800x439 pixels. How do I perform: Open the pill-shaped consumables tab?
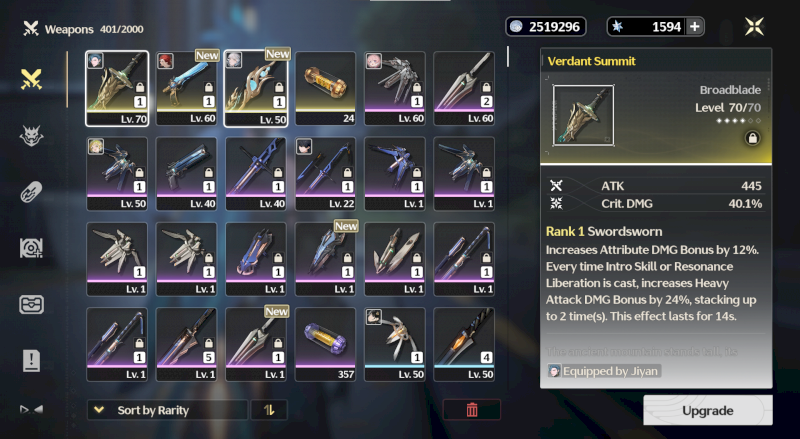click(31, 192)
